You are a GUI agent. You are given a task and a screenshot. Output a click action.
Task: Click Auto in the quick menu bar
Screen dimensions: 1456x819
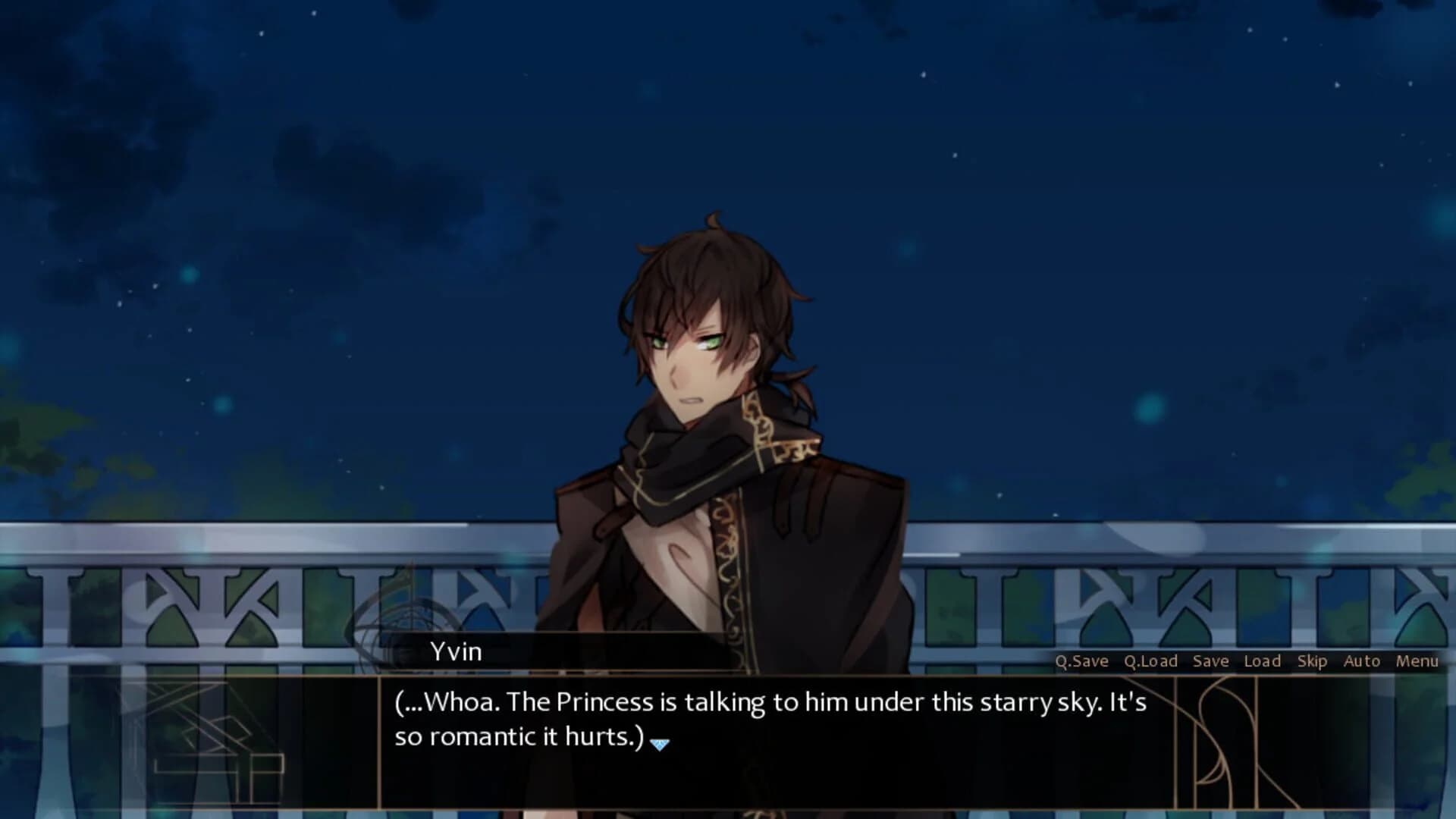[1361, 661]
